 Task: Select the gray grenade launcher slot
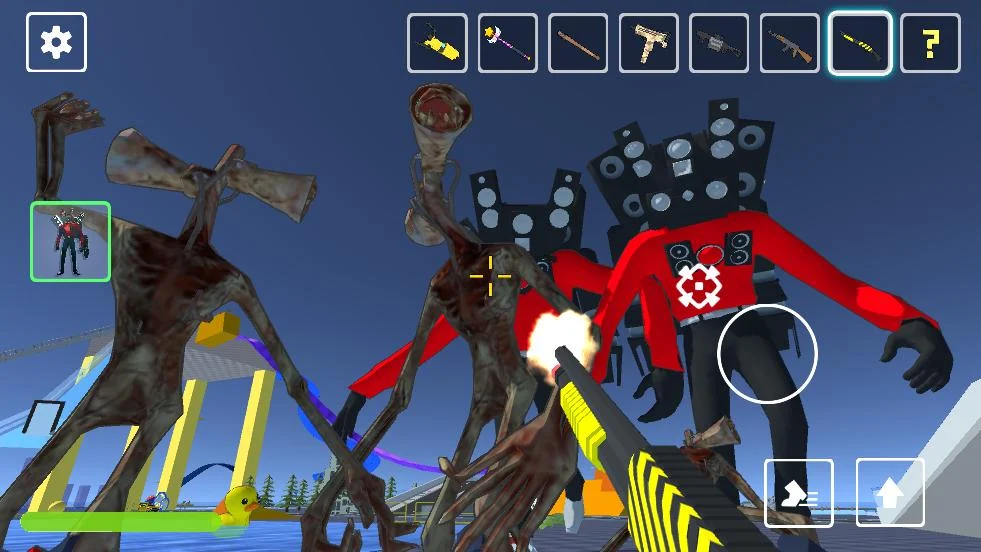point(719,43)
